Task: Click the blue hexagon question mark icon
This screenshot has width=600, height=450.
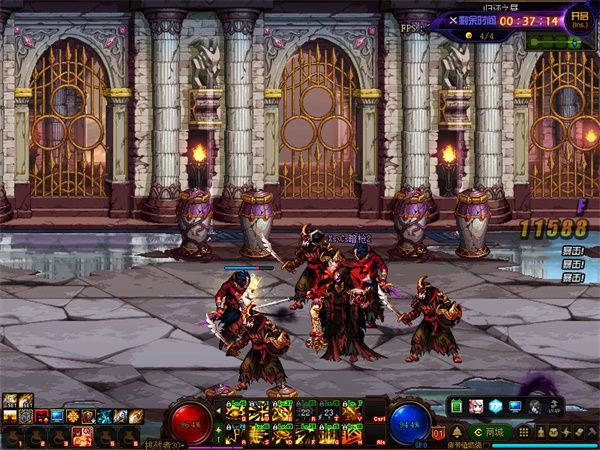Action: pos(496,407)
